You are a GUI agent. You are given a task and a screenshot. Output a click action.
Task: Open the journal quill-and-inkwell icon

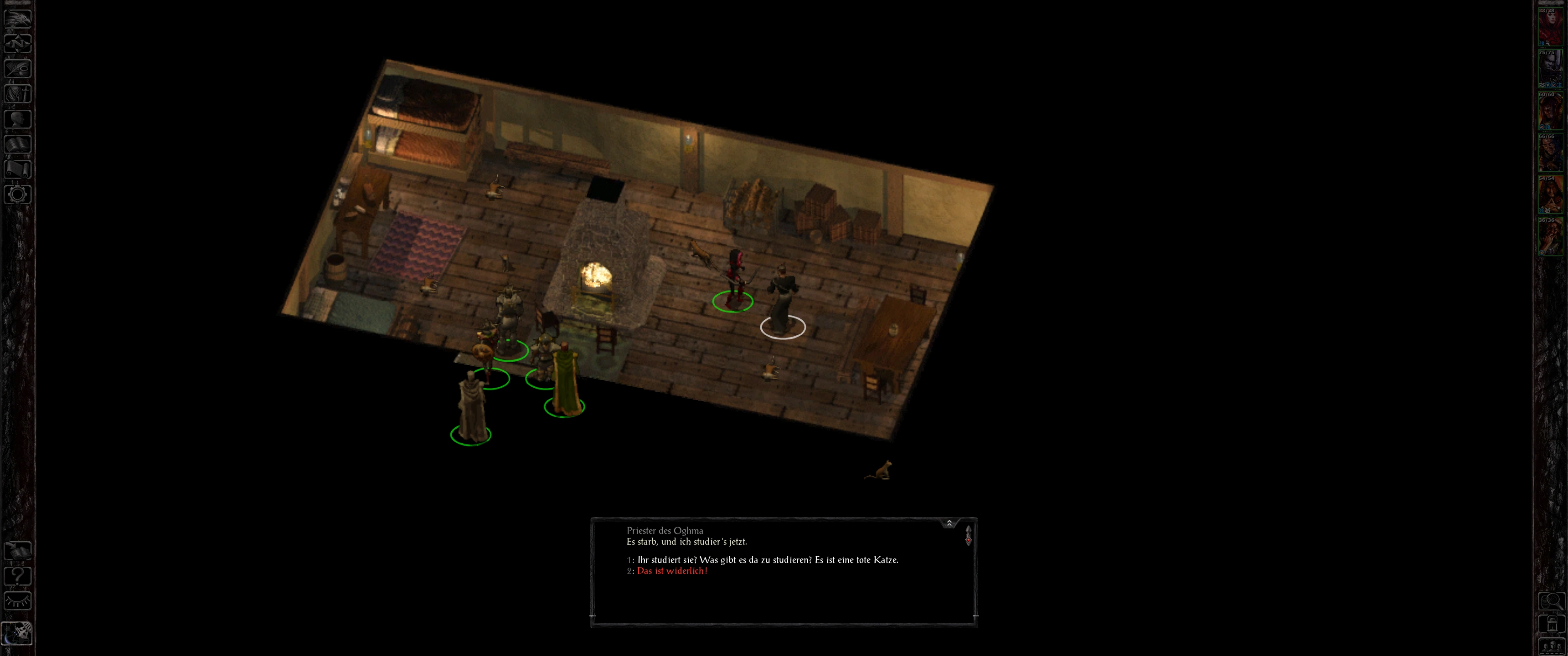(x=18, y=68)
